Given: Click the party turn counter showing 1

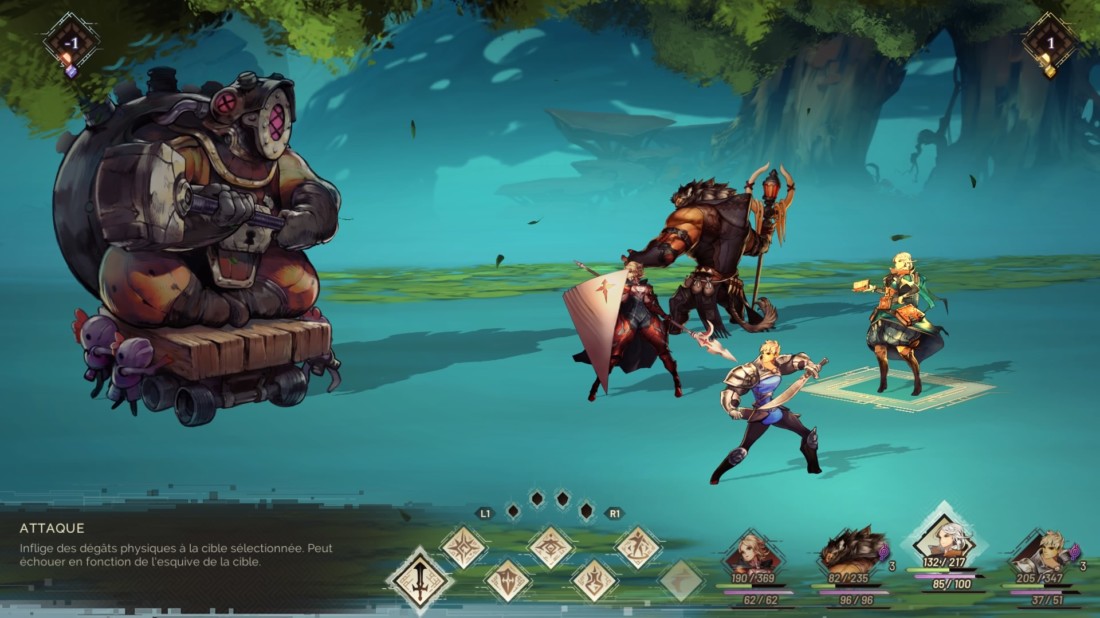Looking at the screenshot, I should pos(1050,43).
